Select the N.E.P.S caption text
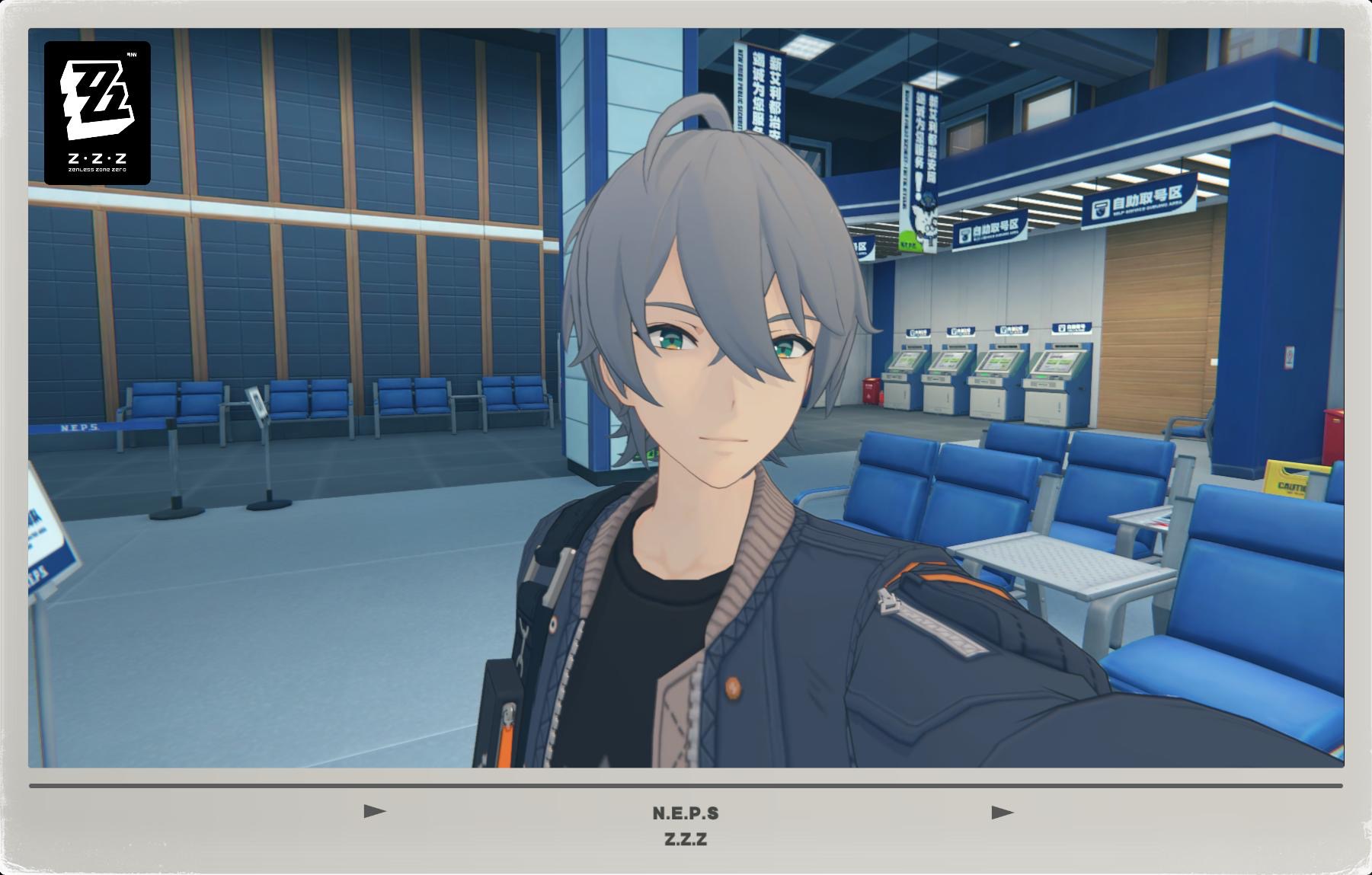This screenshot has height=875, width=1372. [x=686, y=813]
